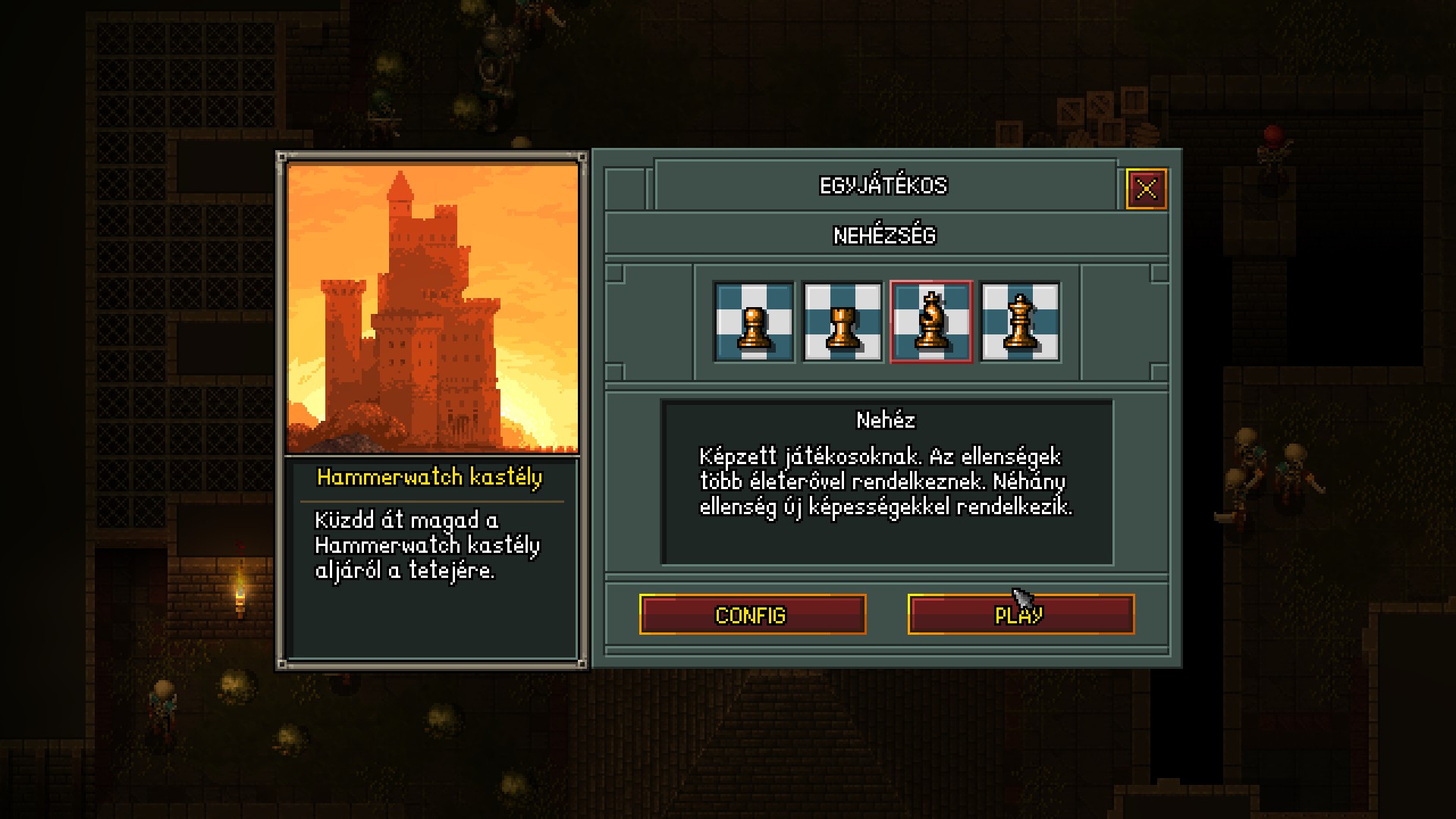The image size is (1456, 819).
Task: Click the PLAY button
Action: (x=1021, y=614)
